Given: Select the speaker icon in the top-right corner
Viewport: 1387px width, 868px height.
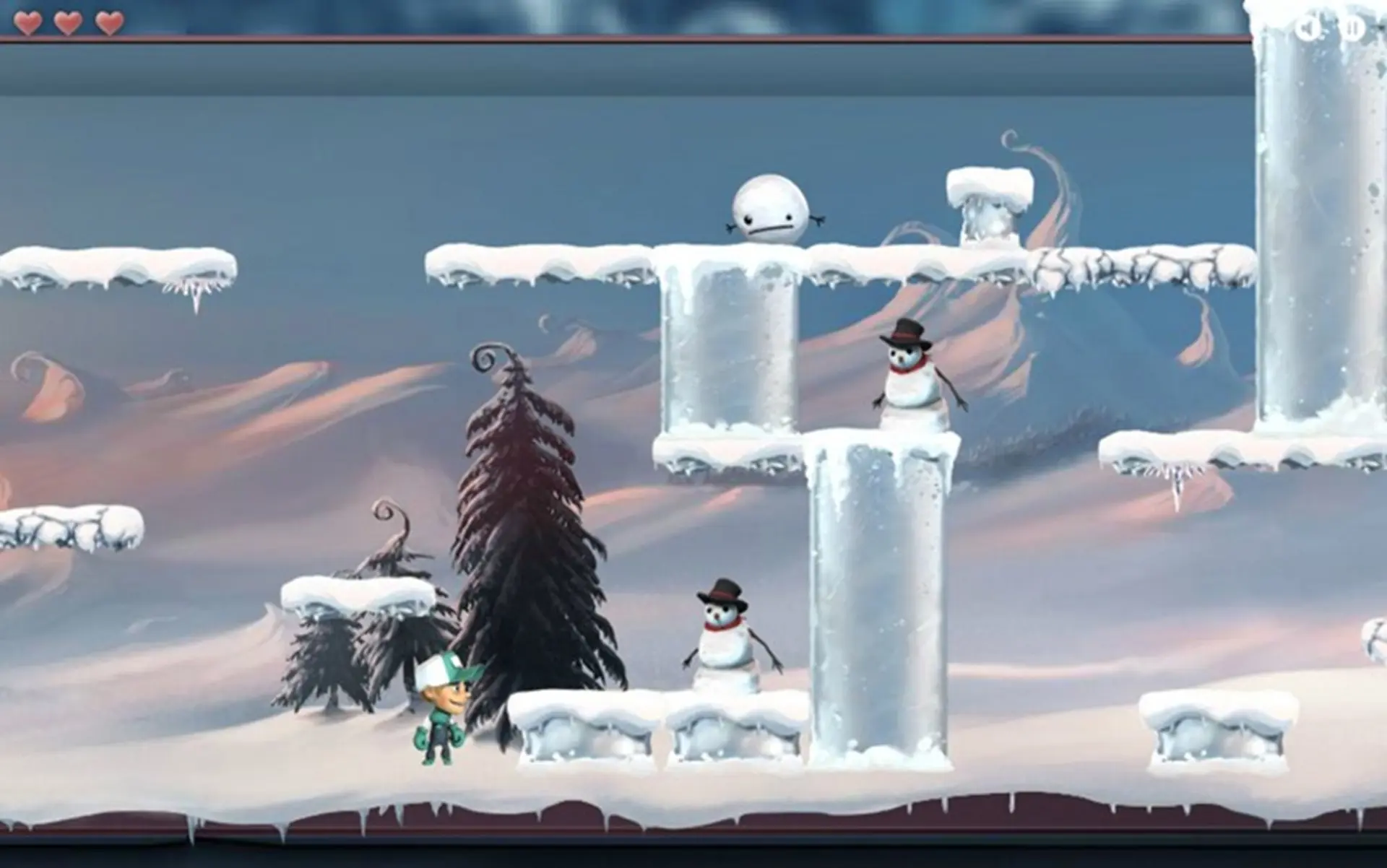Looking at the screenshot, I should [x=1308, y=27].
